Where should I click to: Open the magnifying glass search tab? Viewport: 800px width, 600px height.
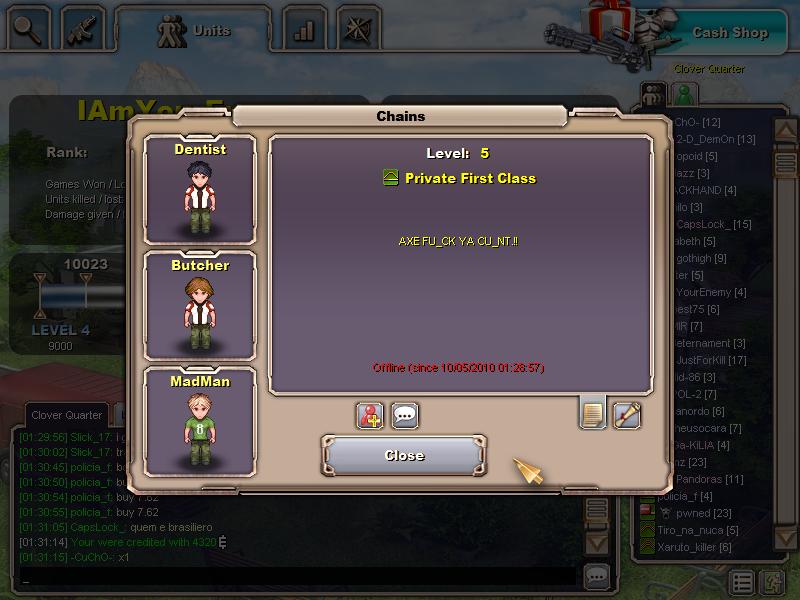29,29
